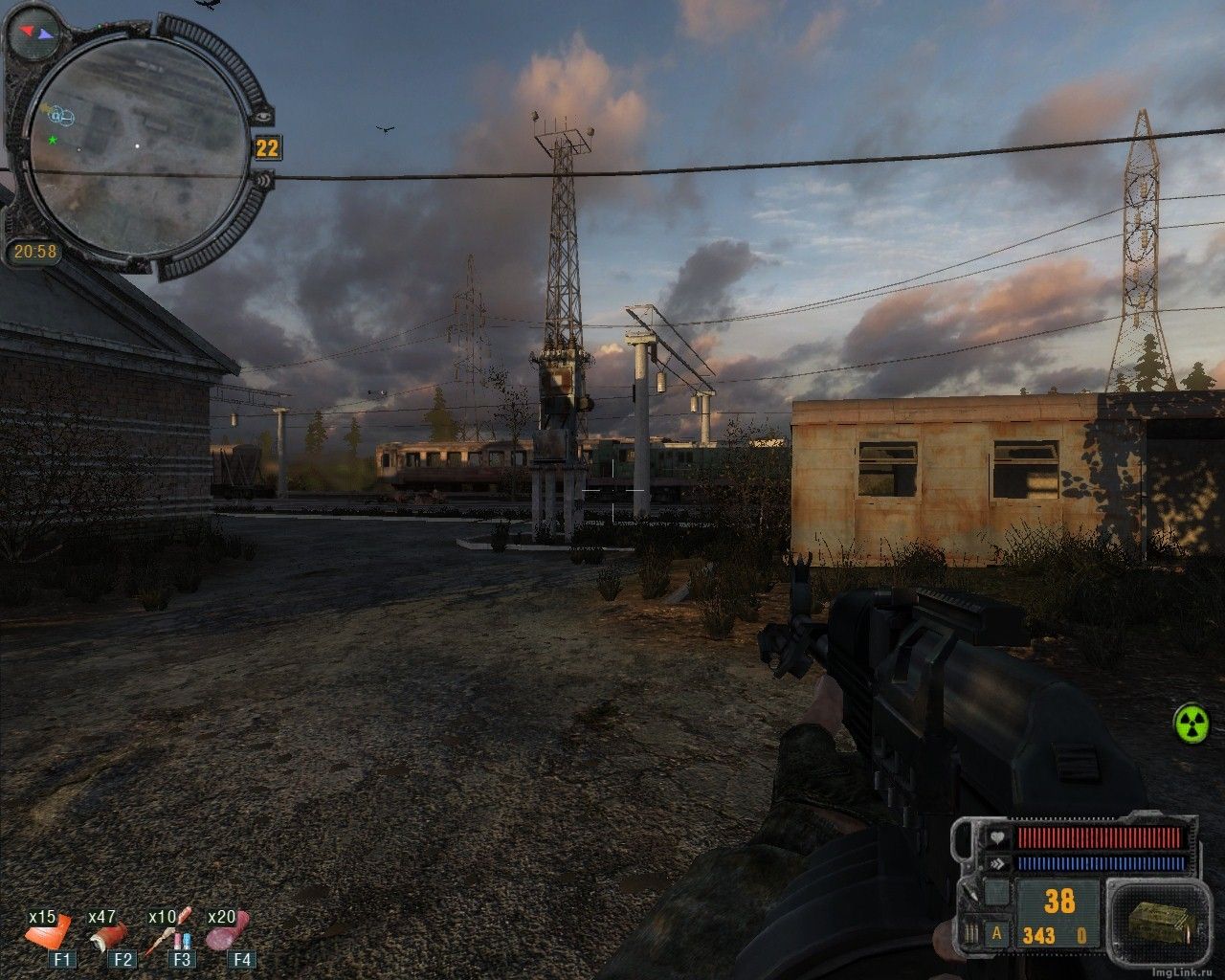Click the eye visibility indicator beside the minimap
This screenshot has width=1225, height=980.
pyautogui.click(x=263, y=116)
